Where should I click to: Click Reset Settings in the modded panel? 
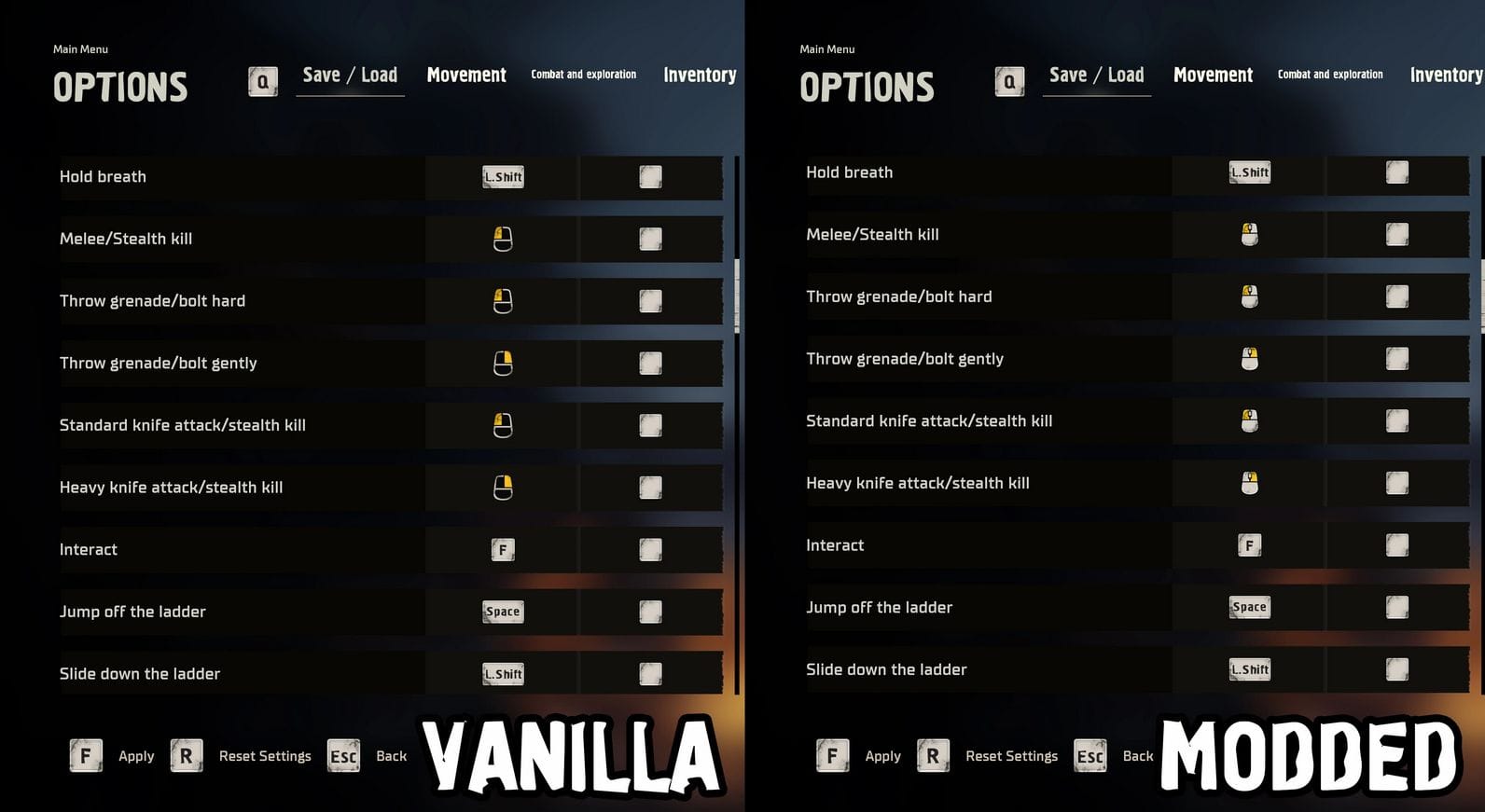[x=1010, y=756]
